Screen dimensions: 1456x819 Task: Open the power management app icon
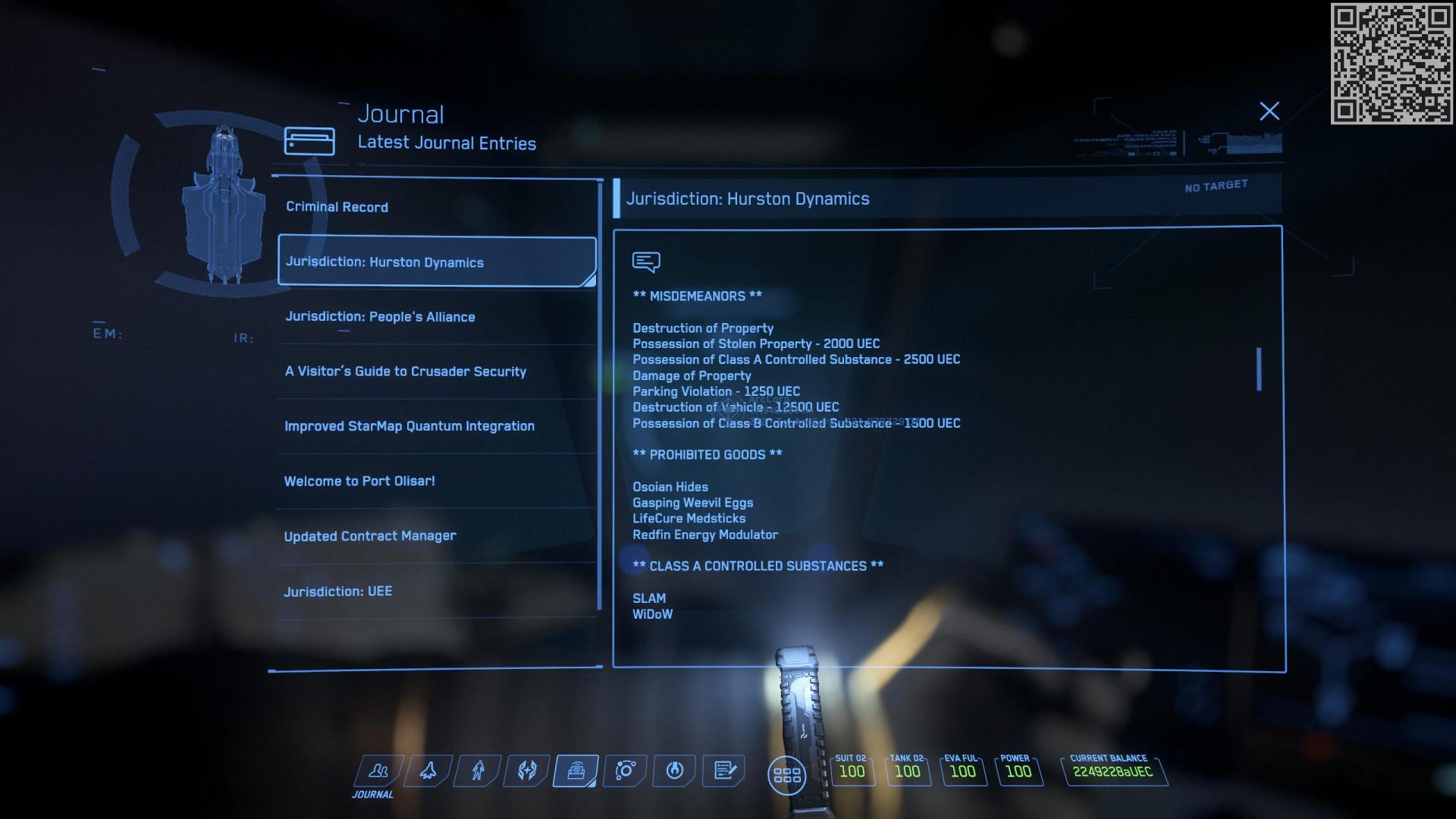(x=673, y=770)
